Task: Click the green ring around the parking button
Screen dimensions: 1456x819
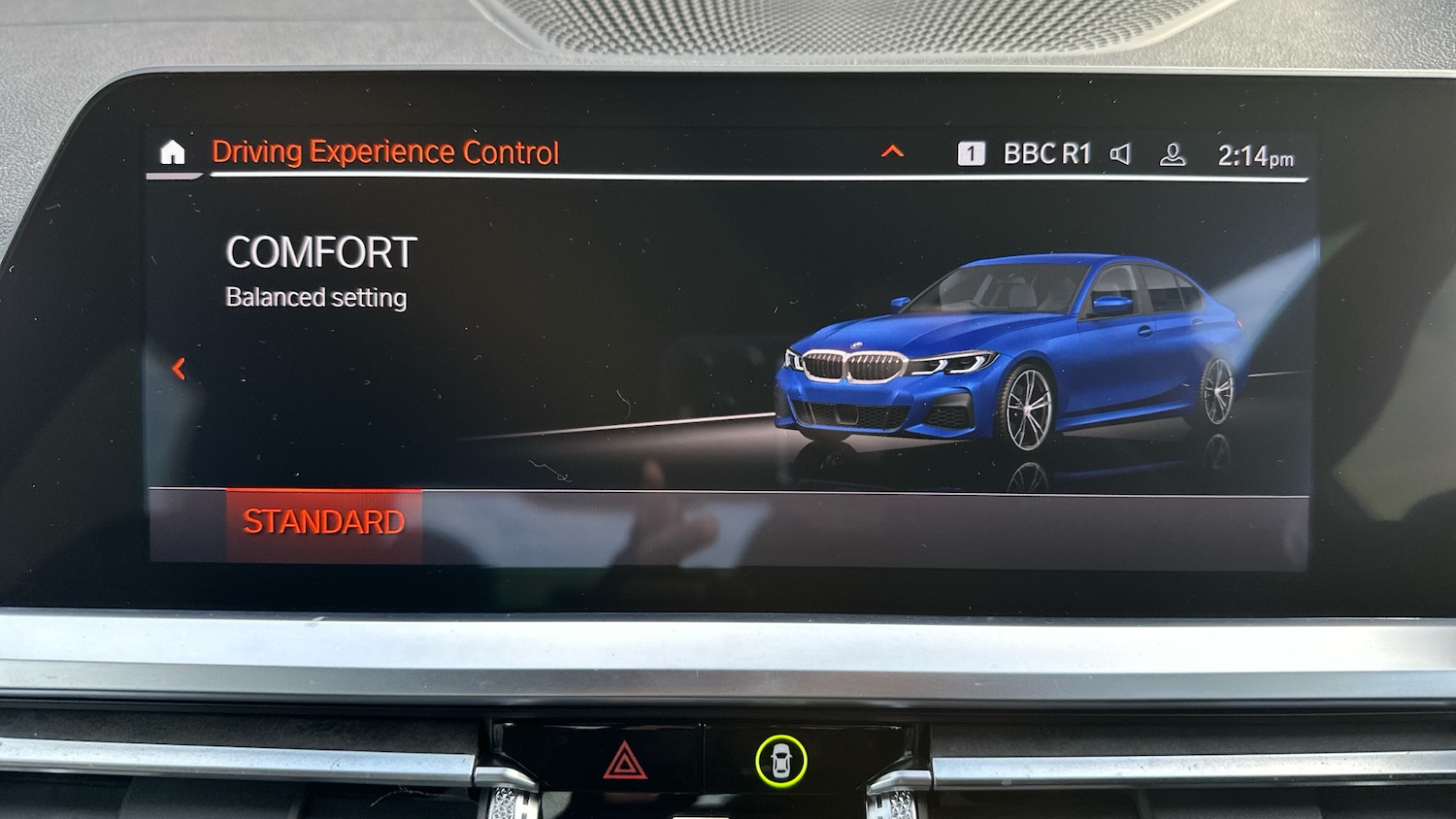Action: click(782, 758)
